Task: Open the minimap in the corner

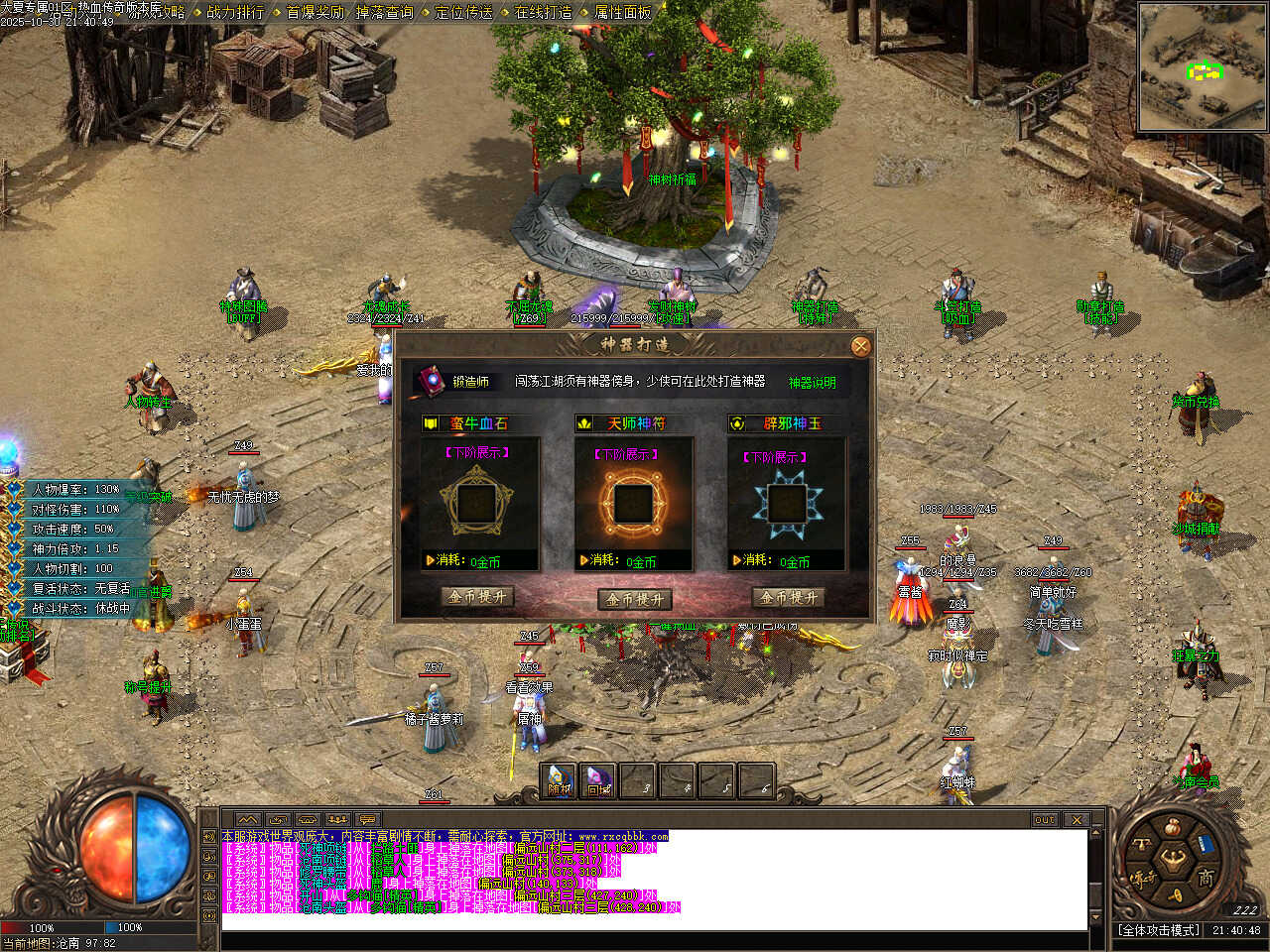Action: point(1202,67)
